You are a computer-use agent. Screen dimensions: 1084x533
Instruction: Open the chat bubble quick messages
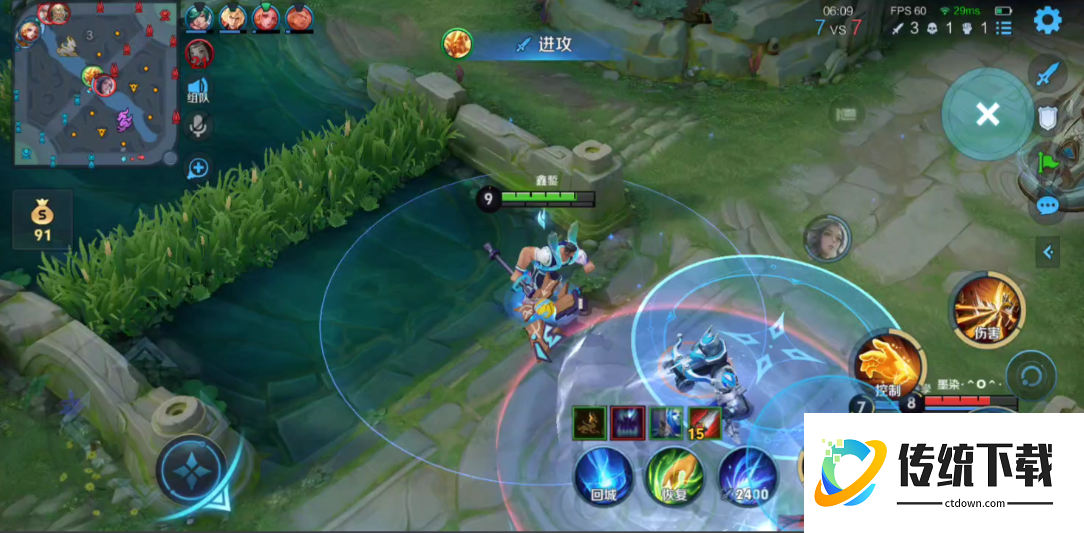[1047, 206]
